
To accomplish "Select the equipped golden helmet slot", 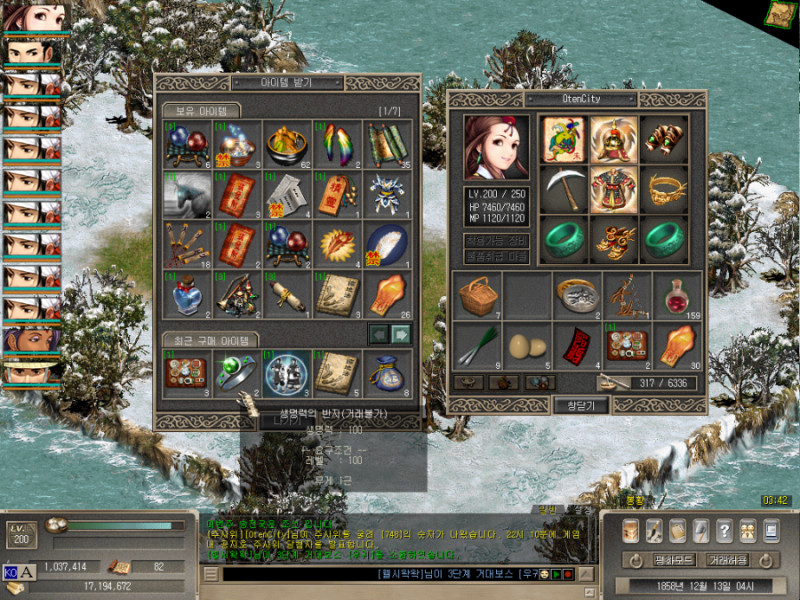I will [x=613, y=139].
